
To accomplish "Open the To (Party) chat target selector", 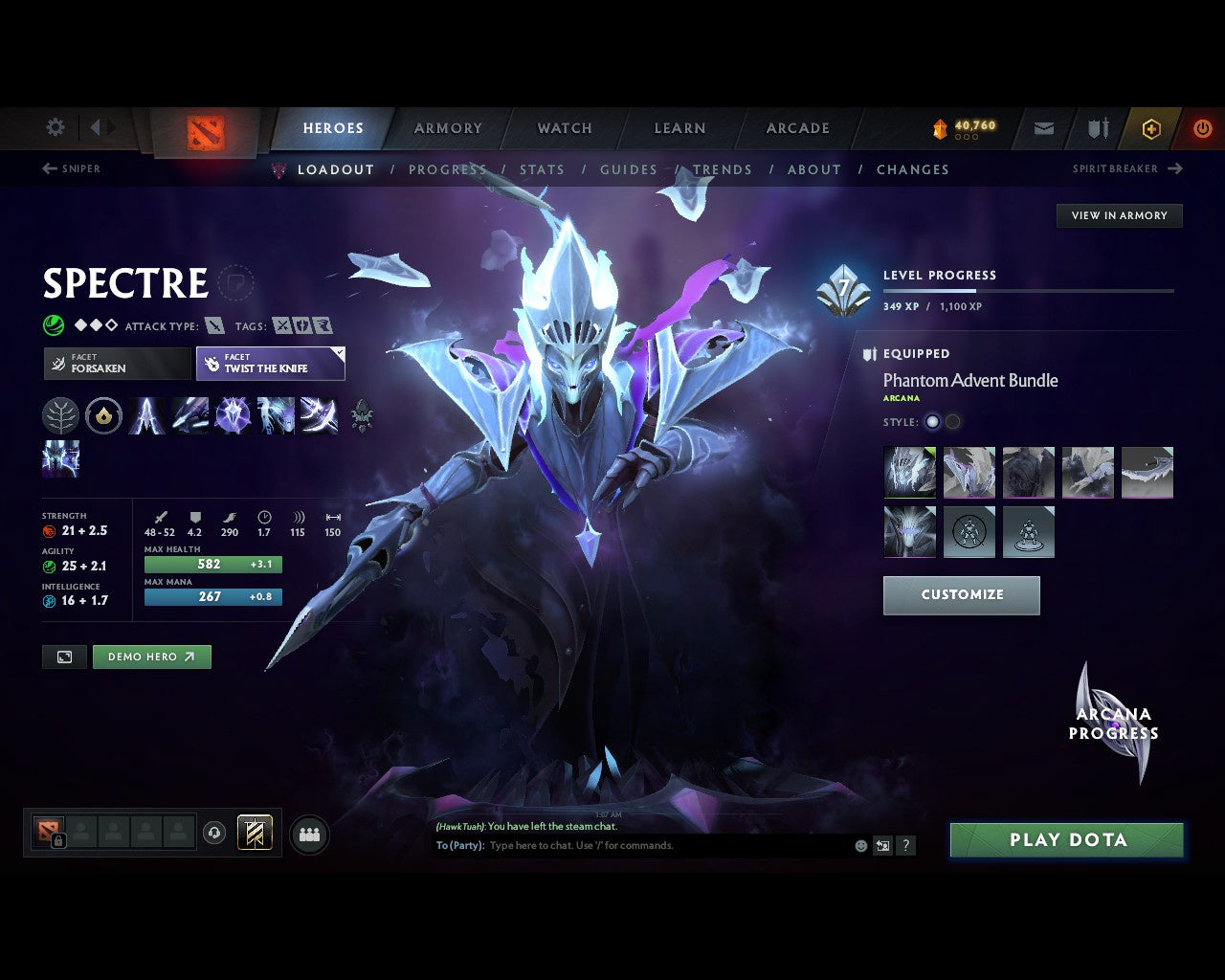I will point(457,846).
